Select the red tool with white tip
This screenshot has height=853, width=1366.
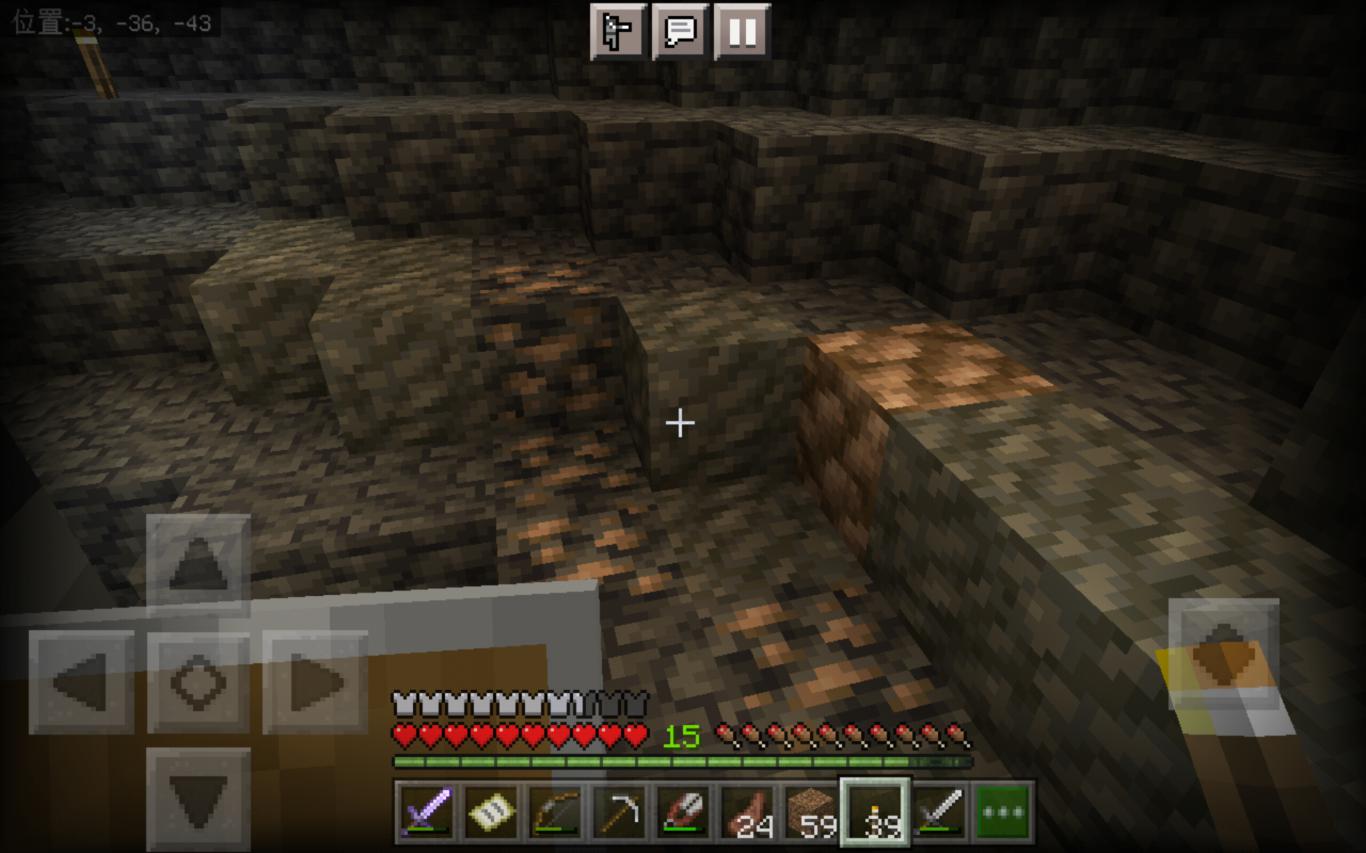tap(683, 811)
